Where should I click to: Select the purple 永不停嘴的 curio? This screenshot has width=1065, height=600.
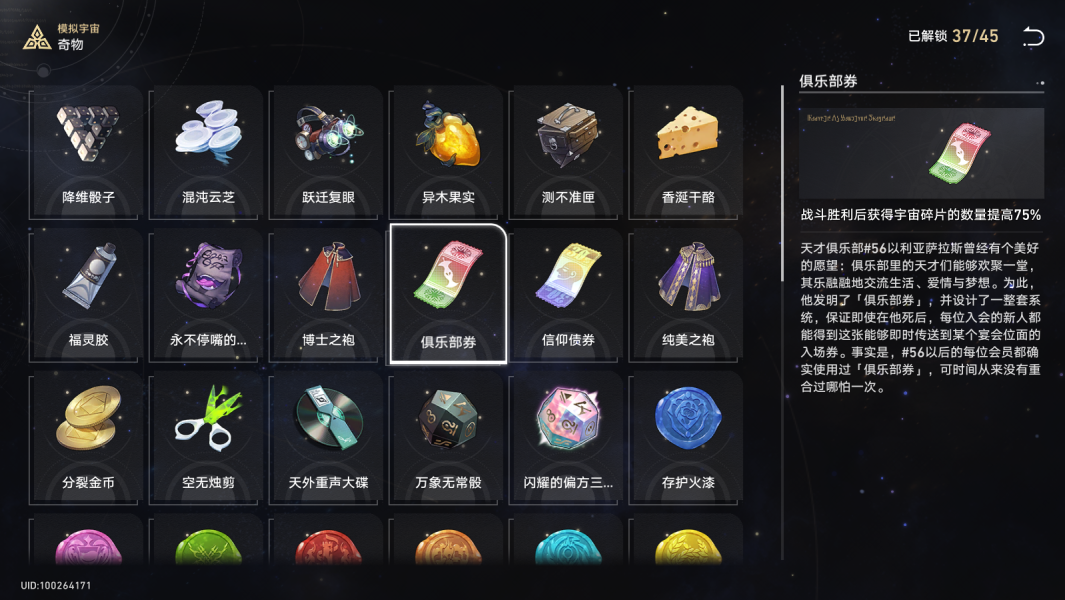(208, 293)
